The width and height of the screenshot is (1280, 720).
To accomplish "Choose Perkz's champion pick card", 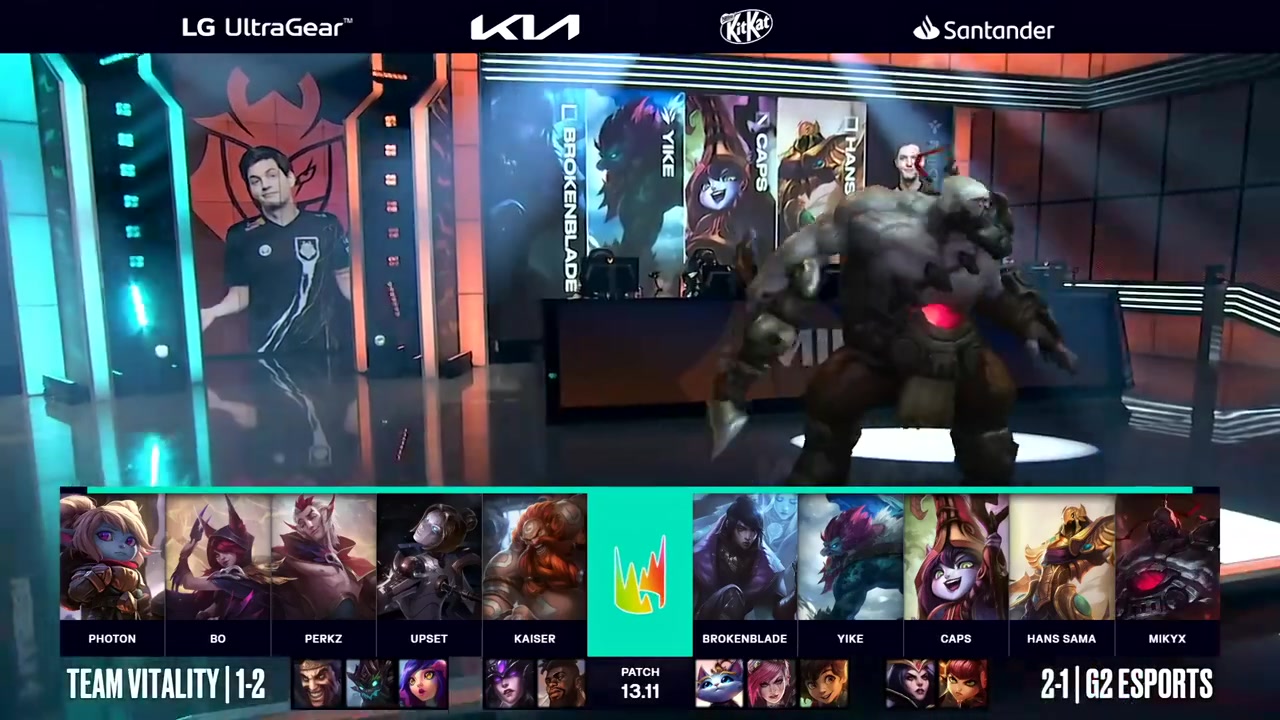I will pyautogui.click(x=323, y=558).
